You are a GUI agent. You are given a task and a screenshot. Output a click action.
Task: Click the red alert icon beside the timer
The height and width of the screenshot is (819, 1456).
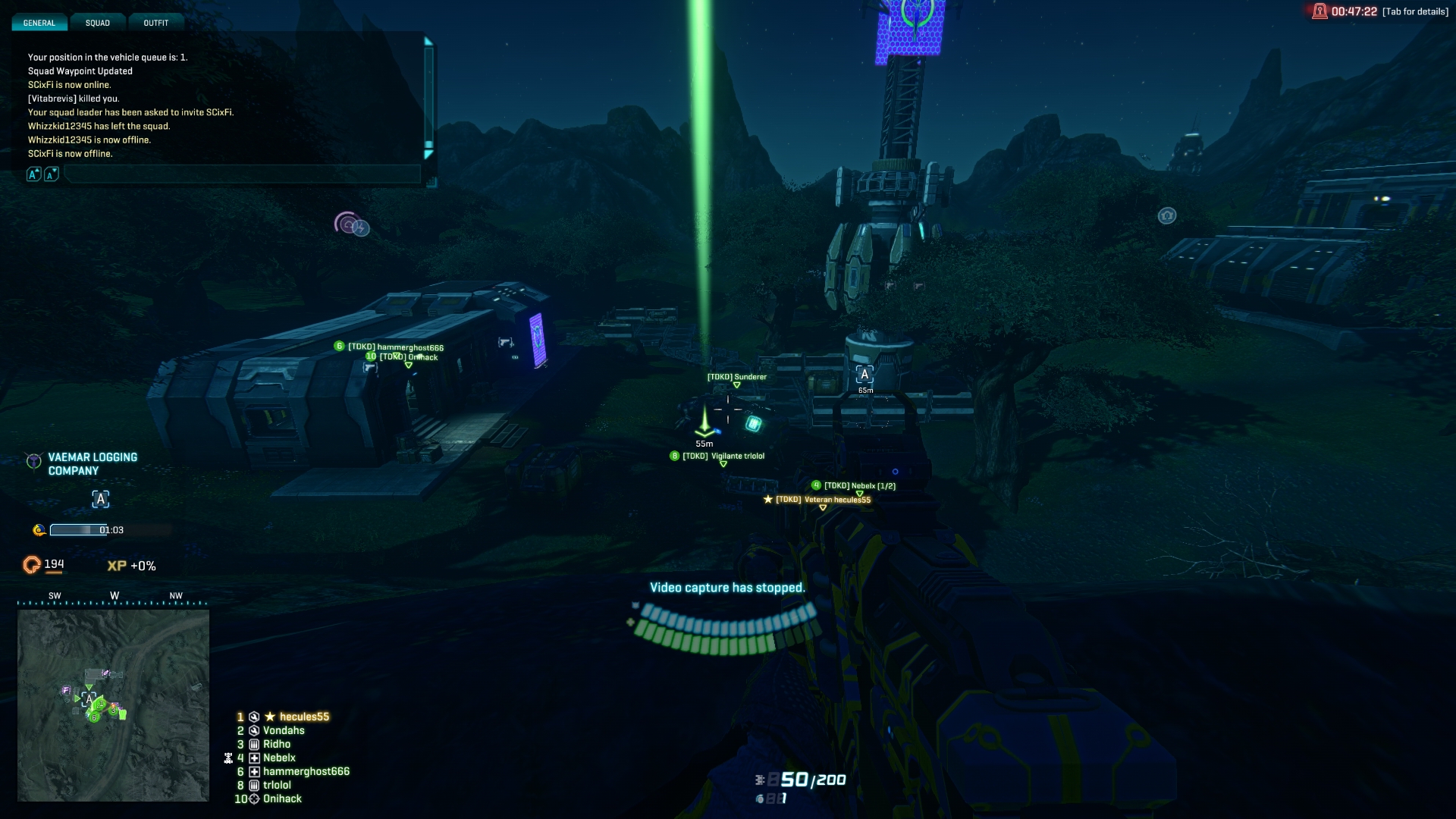click(1319, 11)
